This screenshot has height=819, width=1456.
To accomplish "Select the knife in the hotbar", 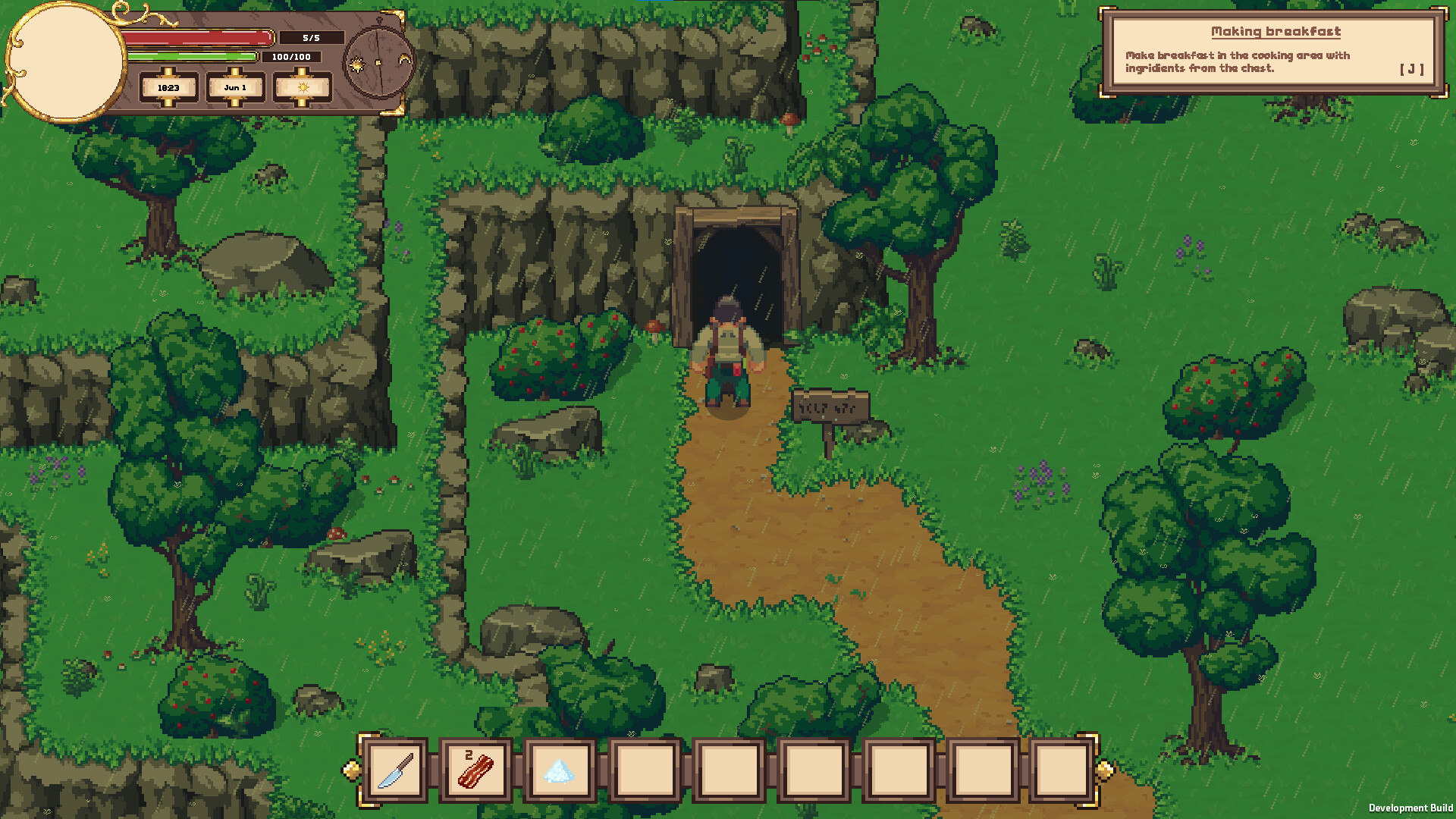I will point(394,770).
